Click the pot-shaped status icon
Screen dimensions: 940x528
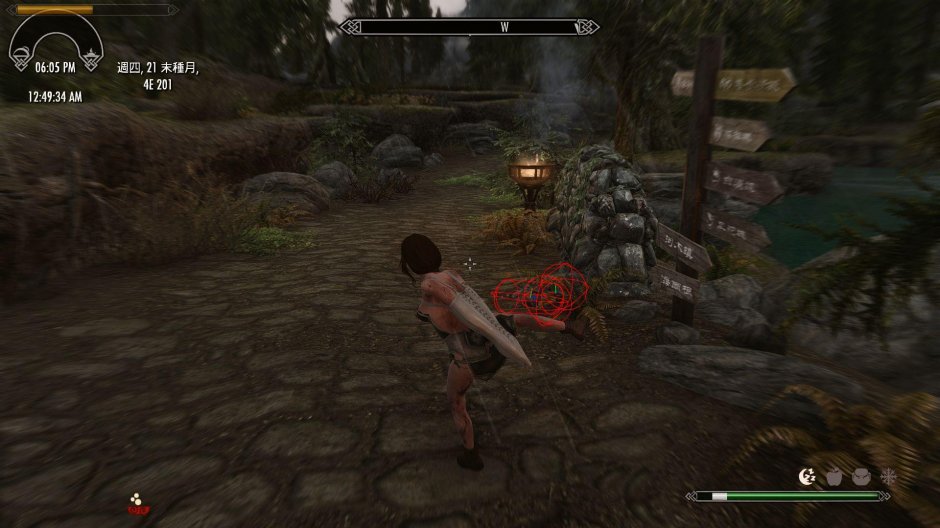860,477
